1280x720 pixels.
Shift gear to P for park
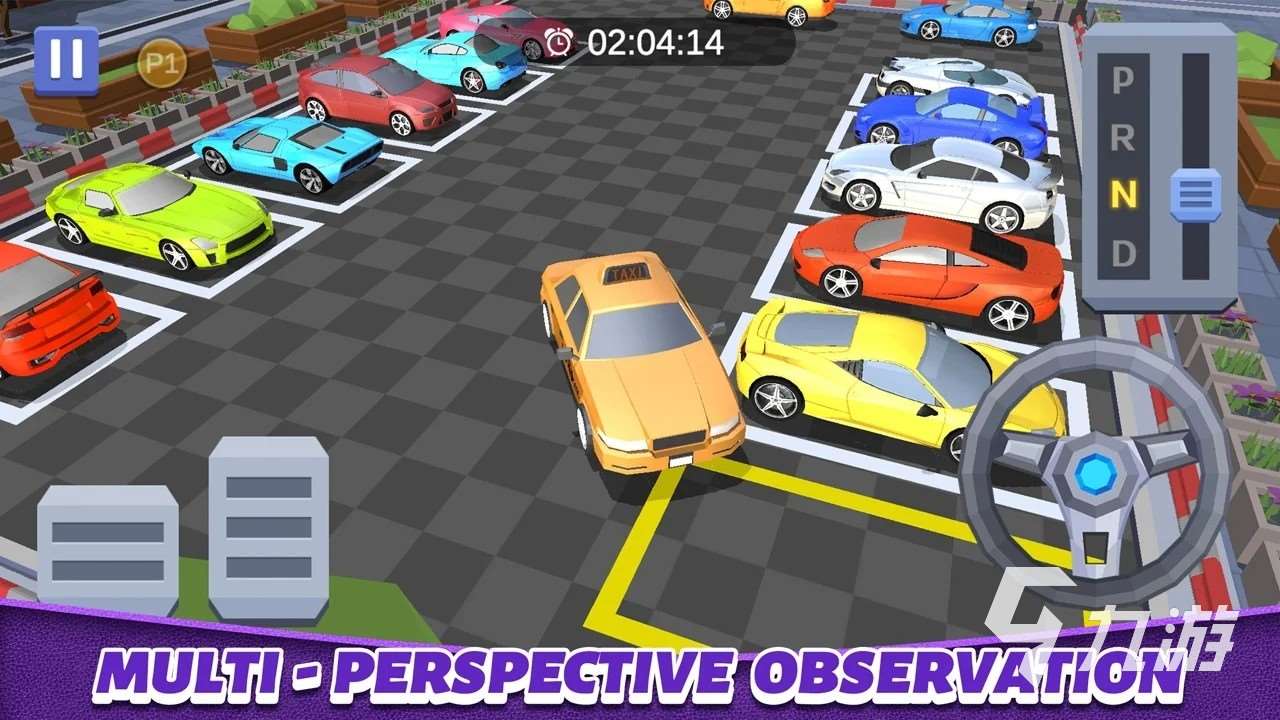pos(1123,80)
